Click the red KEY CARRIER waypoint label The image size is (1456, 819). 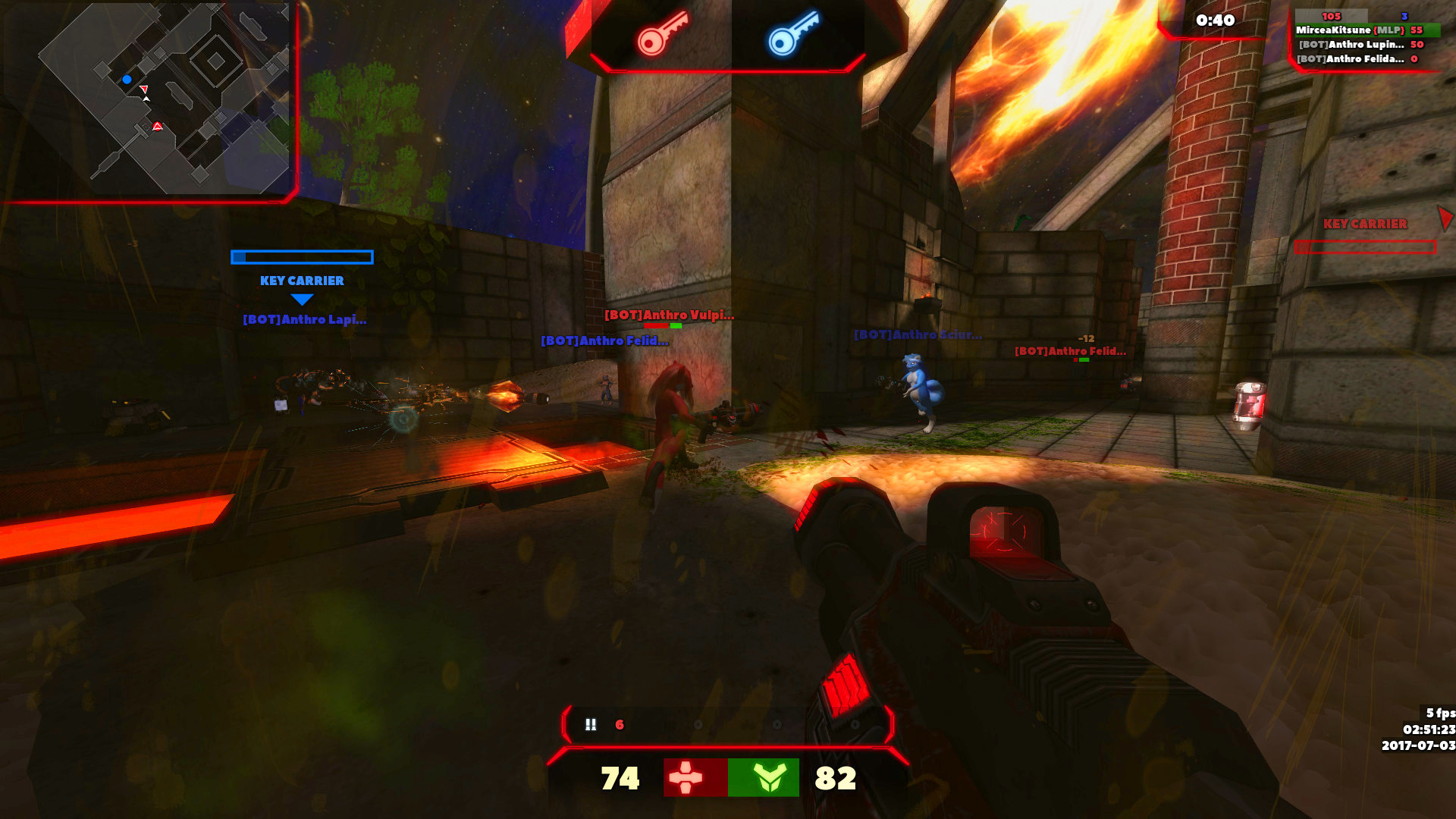coord(1365,224)
